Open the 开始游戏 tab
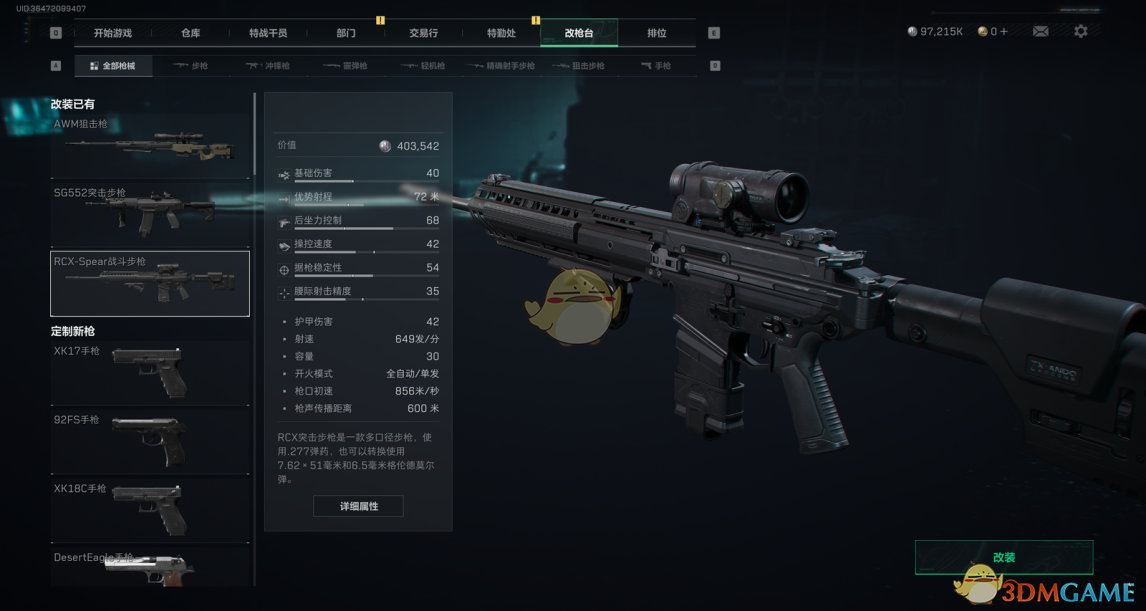Viewport: 1146px width, 611px height. [x=112, y=33]
